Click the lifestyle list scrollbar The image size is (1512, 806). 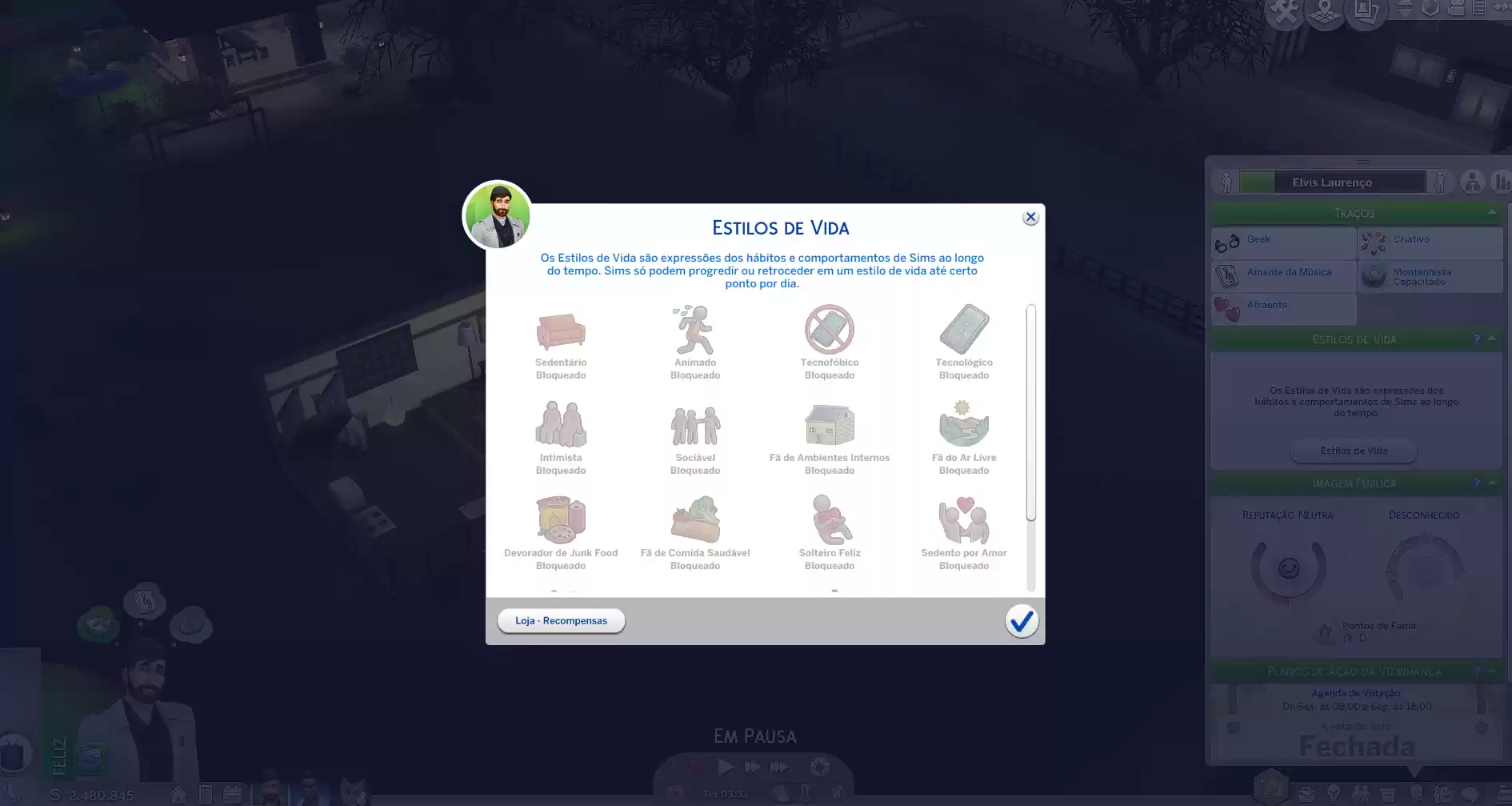pos(1031,412)
